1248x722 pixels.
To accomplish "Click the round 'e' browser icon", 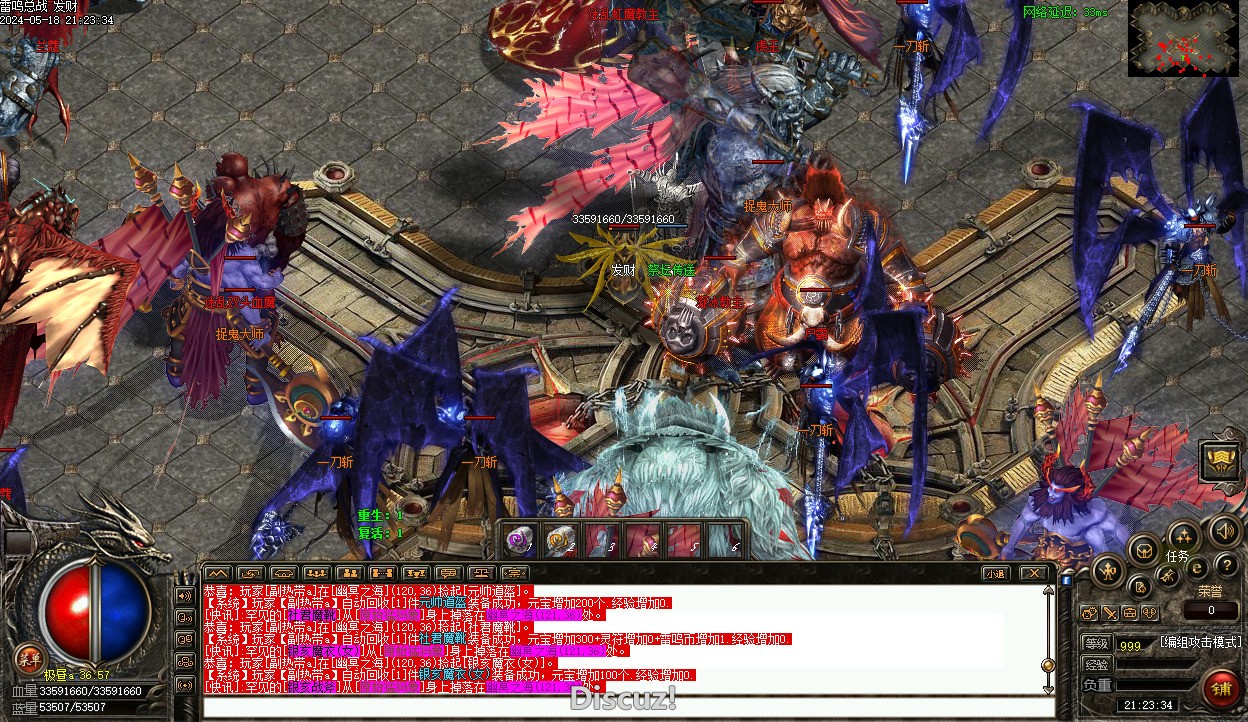I will click(1196, 568).
